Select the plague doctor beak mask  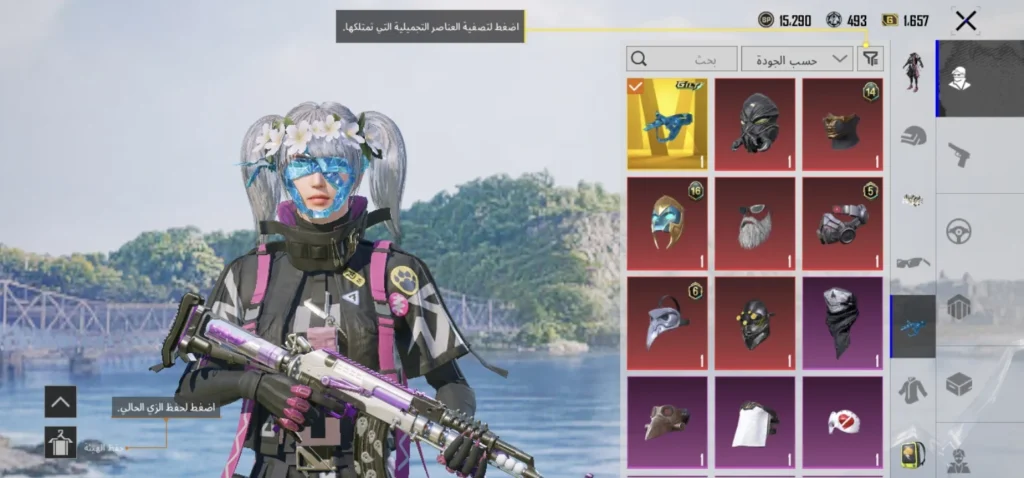pyautogui.click(x=667, y=321)
